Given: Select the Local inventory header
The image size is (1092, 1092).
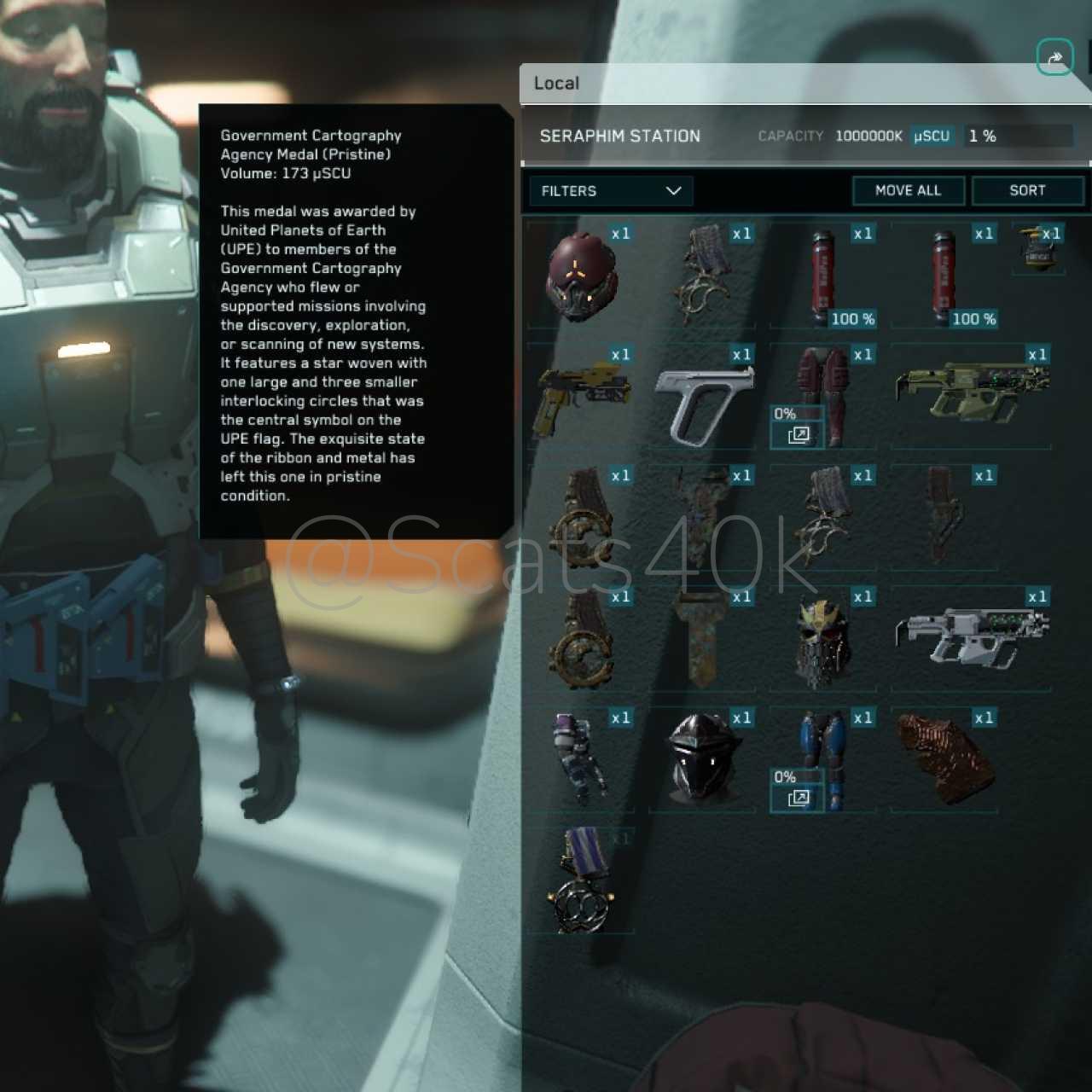Looking at the screenshot, I should (x=556, y=84).
